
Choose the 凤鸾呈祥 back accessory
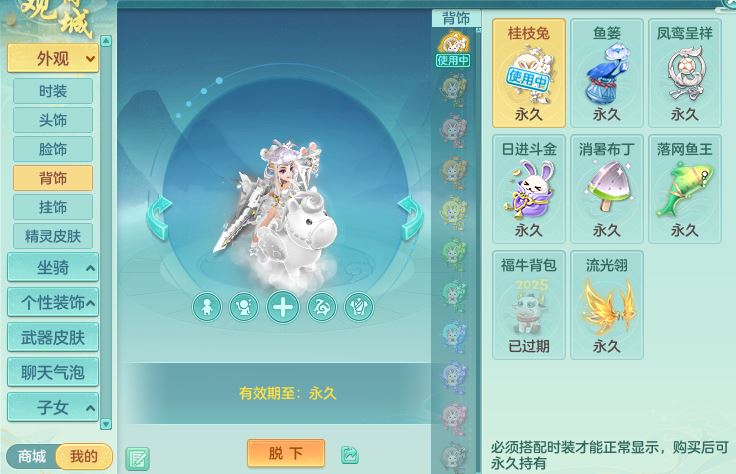point(685,72)
